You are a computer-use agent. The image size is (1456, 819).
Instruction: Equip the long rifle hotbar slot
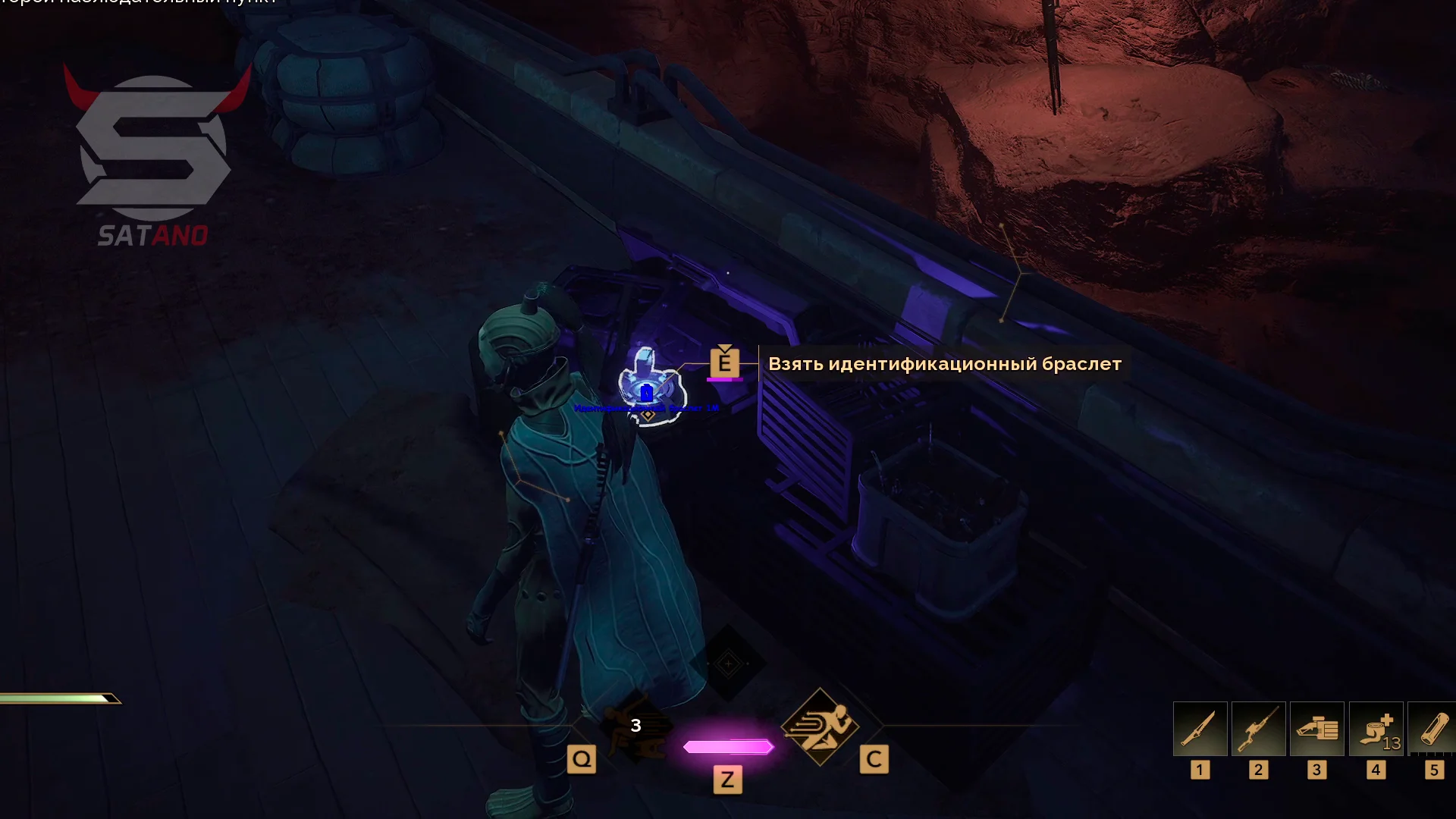[x=1258, y=729]
